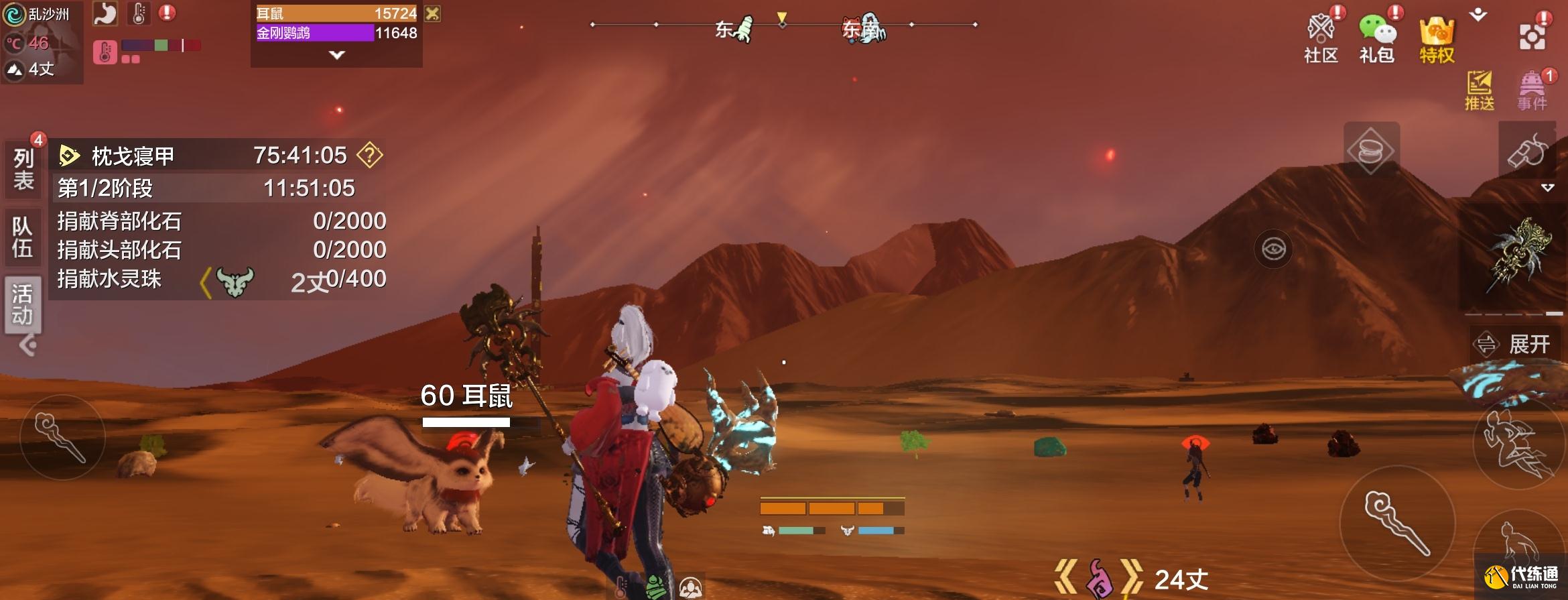Open the 推送 notifications icon
Viewport: 1568px width, 600px height.
pos(1479,91)
